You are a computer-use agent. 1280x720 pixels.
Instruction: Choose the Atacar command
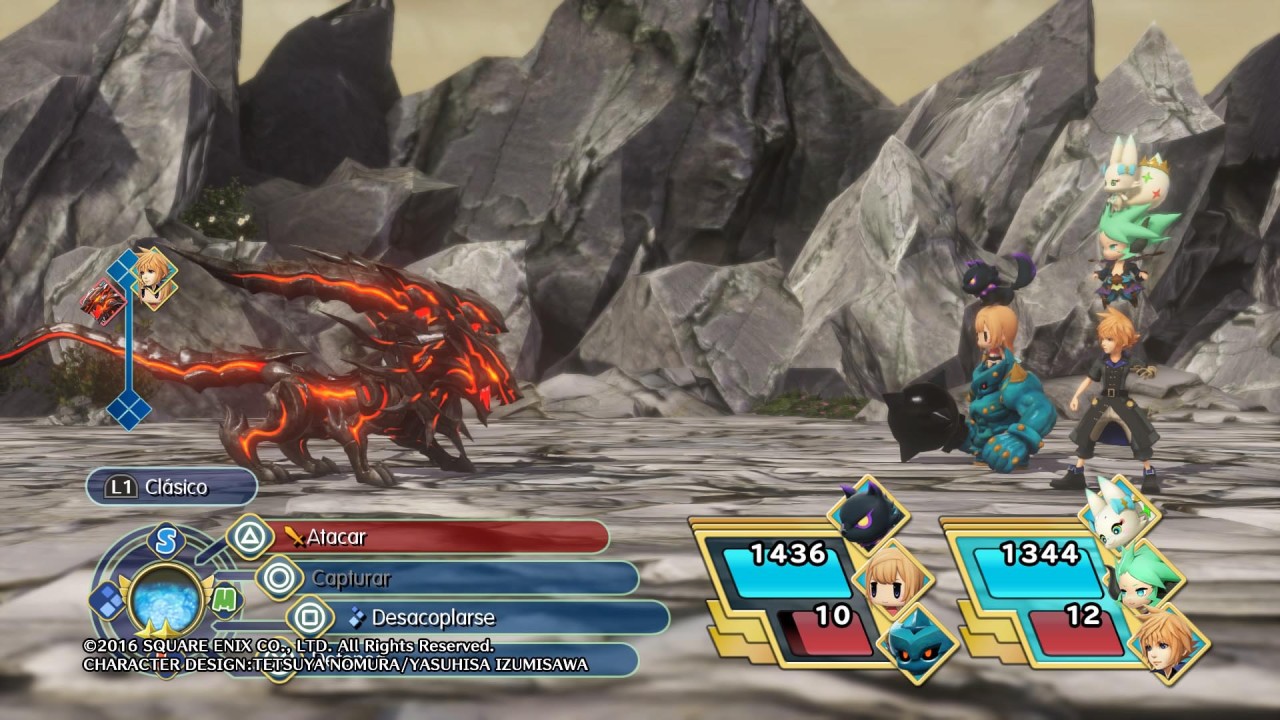pyautogui.click(x=430, y=537)
